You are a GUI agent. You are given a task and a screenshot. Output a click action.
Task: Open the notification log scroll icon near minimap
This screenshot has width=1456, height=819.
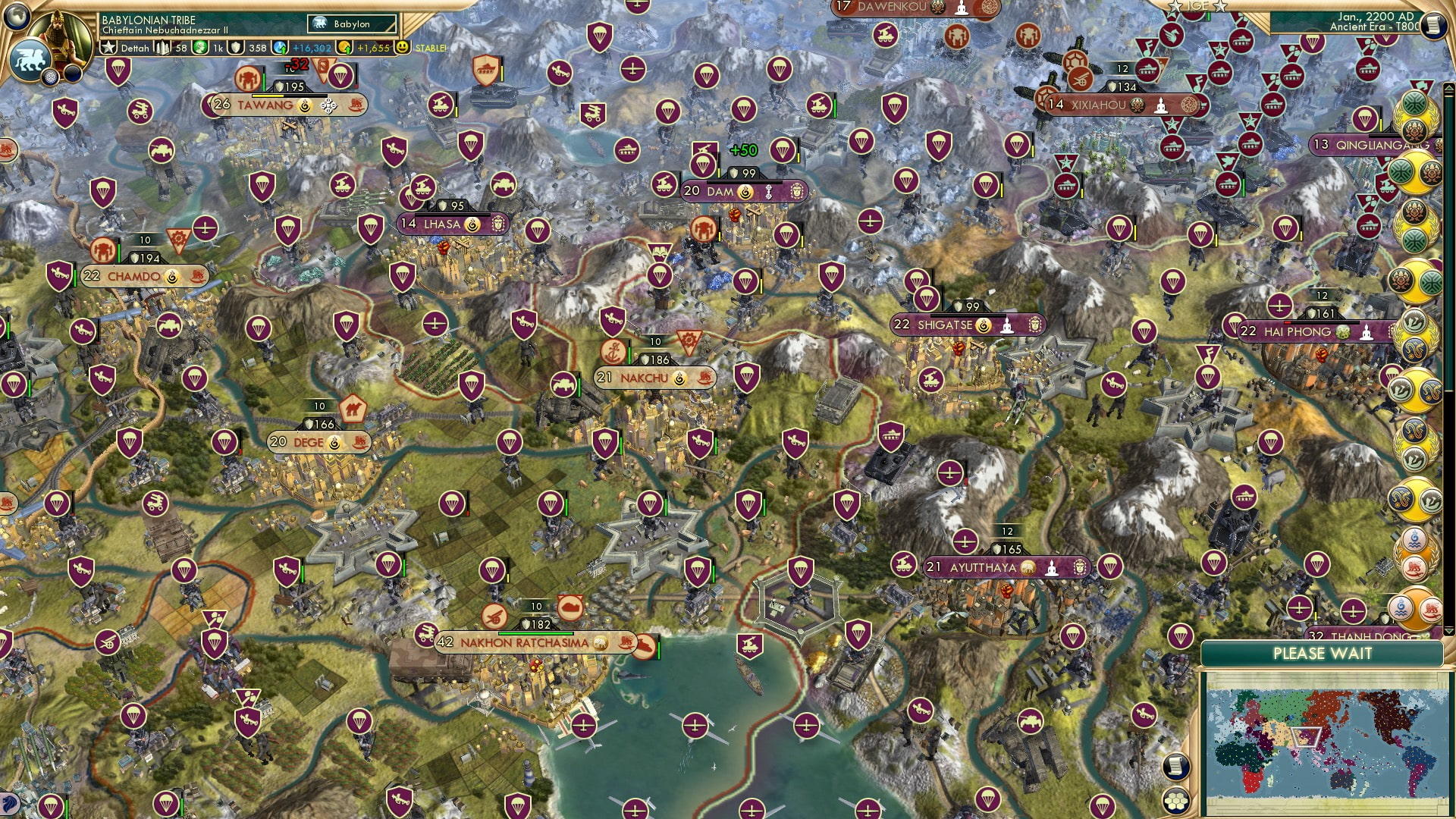[x=1175, y=765]
